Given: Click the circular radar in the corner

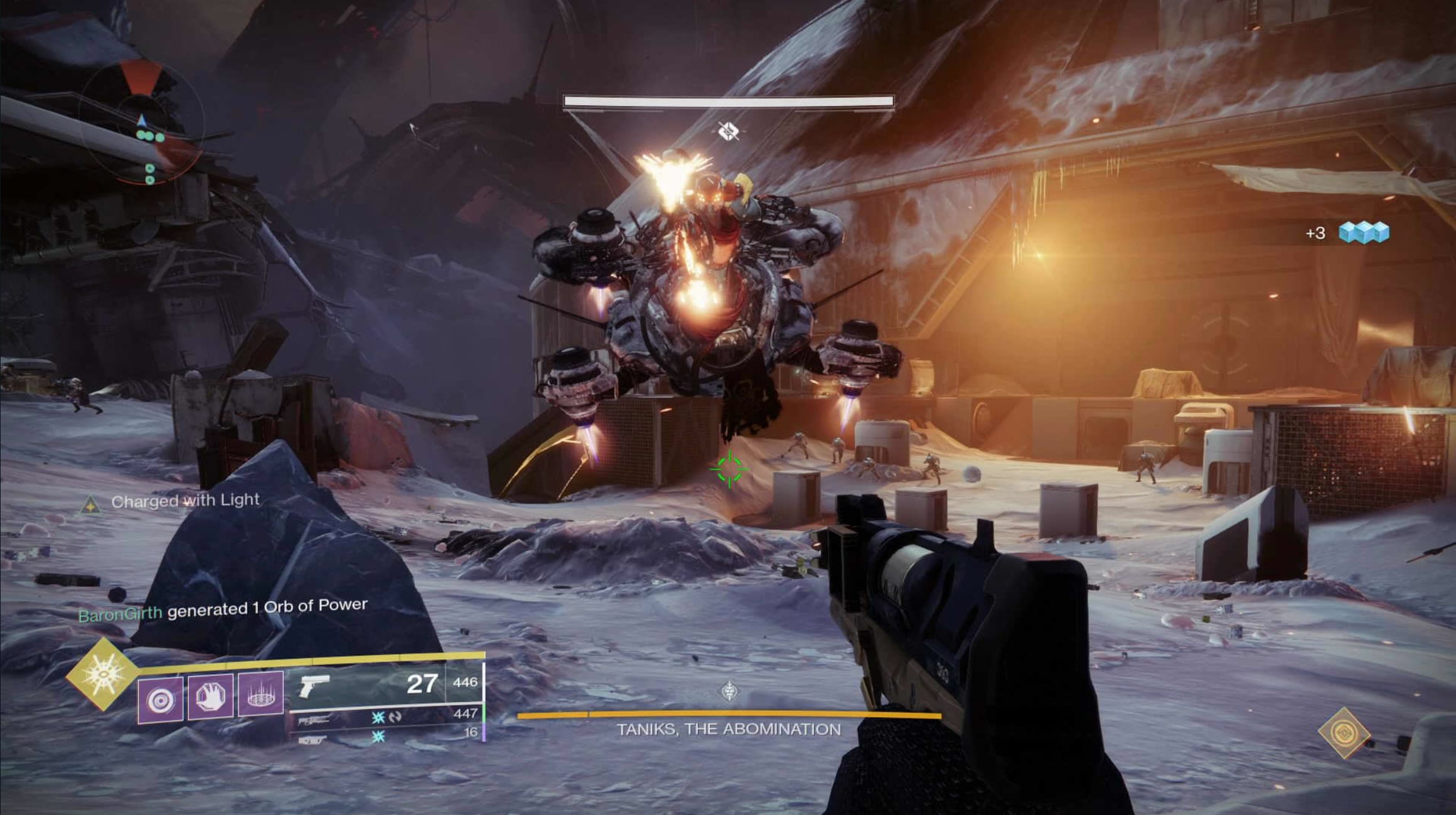Looking at the screenshot, I should (x=142, y=122).
